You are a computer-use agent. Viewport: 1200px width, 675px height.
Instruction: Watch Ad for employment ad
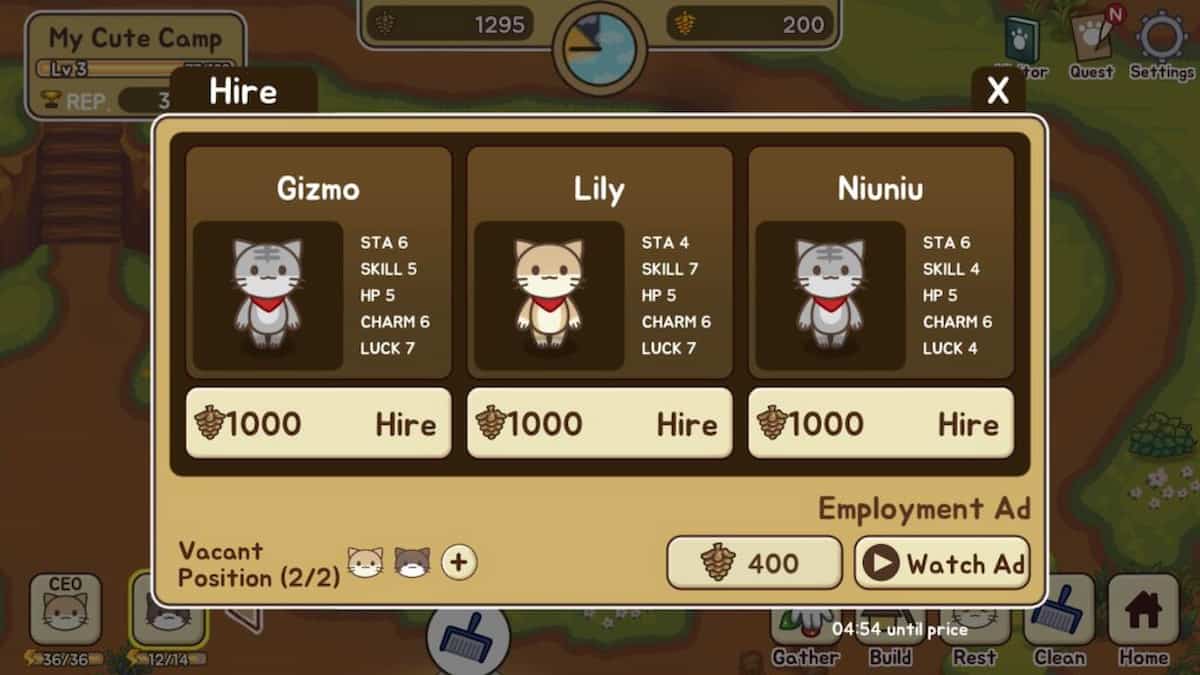pos(941,563)
